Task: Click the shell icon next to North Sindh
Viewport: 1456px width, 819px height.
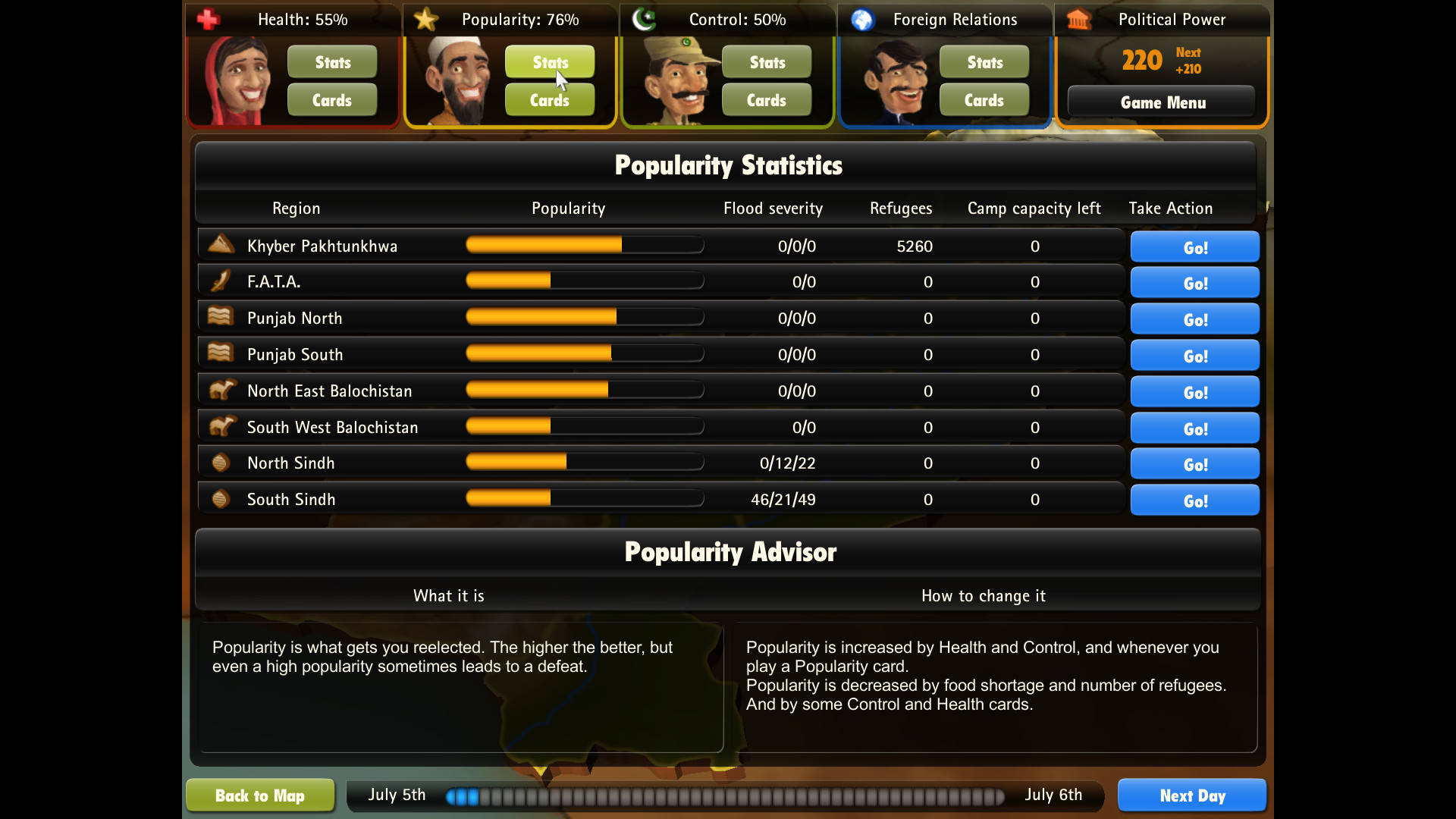Action: (x=220, y=462)
